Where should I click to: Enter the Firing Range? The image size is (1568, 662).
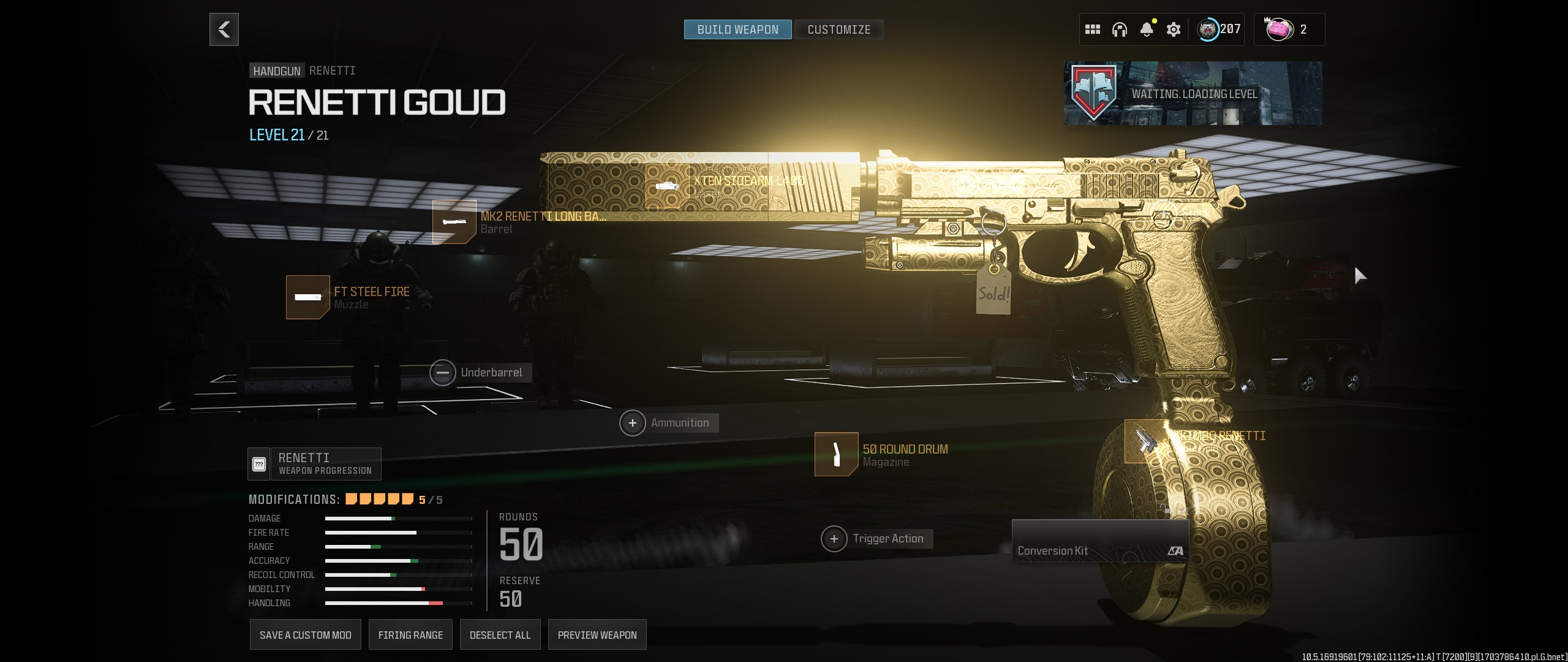tap(410, 635)
